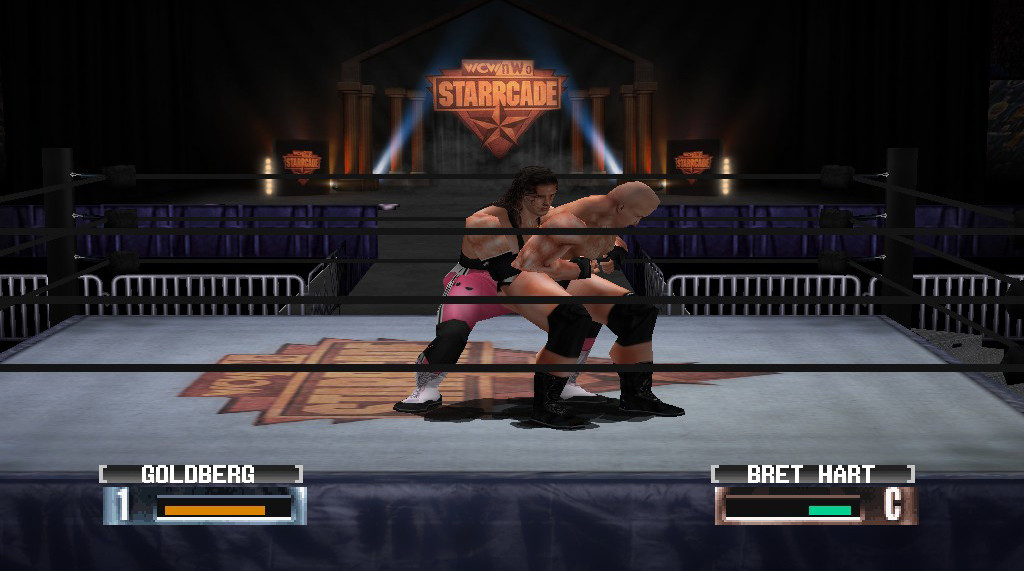This screenshot has height=571, width=1024.
Task: Select the BRET HART name plate
Action: pos(812,474)
